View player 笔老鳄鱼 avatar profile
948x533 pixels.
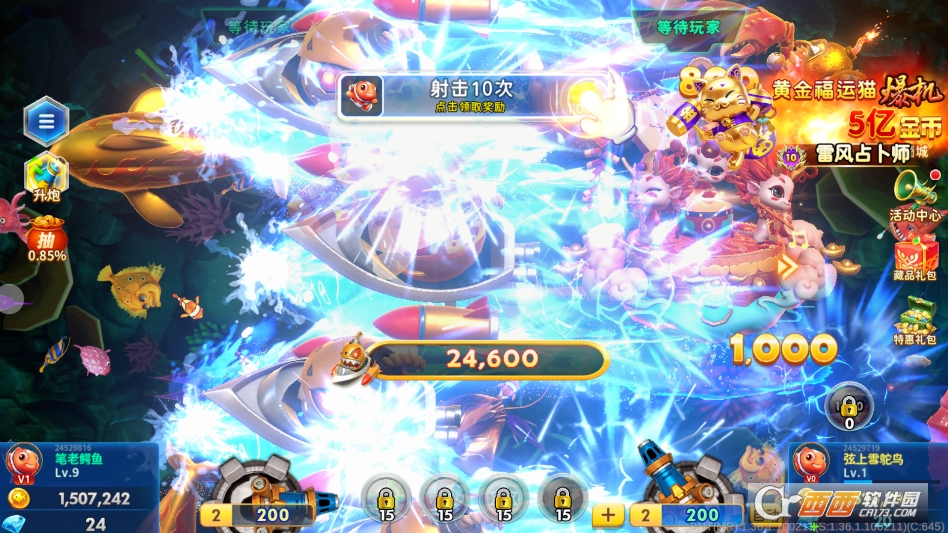[24, 464]
